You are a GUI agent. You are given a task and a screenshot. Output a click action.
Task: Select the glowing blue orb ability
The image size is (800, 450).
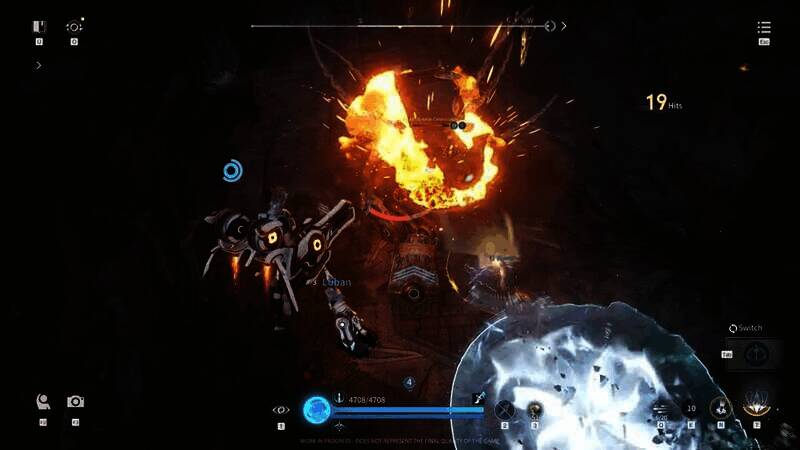click(x=317, y=408)
